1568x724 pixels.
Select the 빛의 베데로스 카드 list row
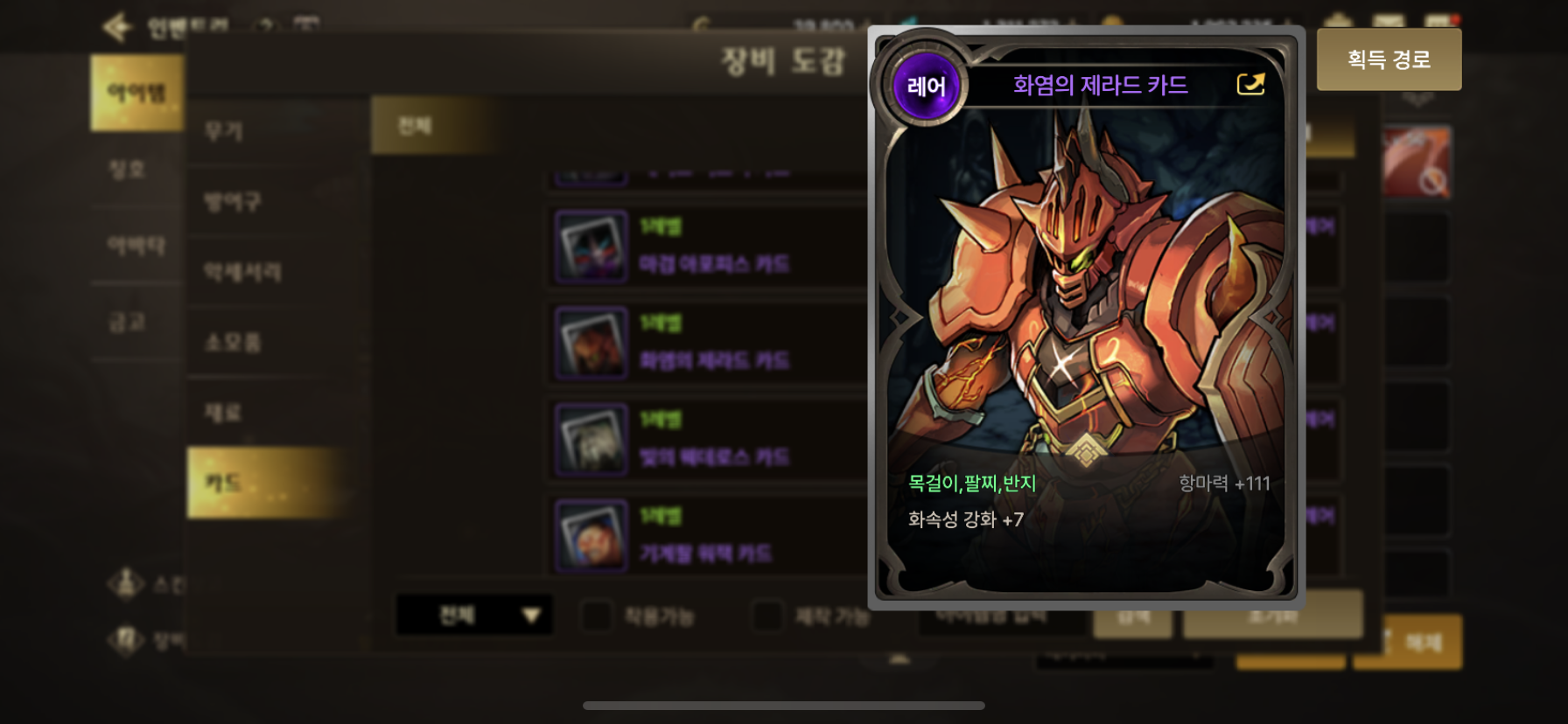[x=709, y=439]
